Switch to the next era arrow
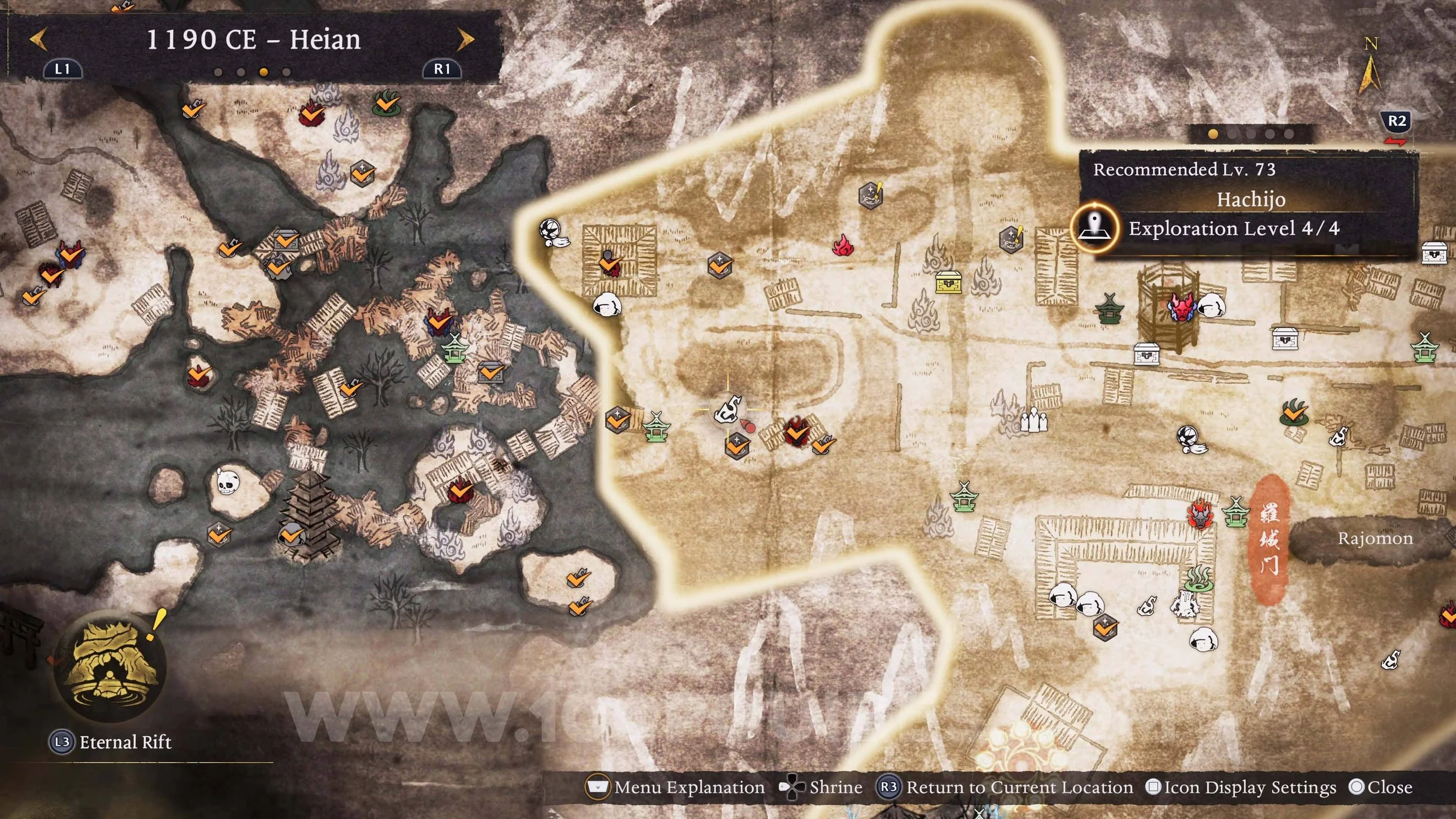 (x=465, y=40)
